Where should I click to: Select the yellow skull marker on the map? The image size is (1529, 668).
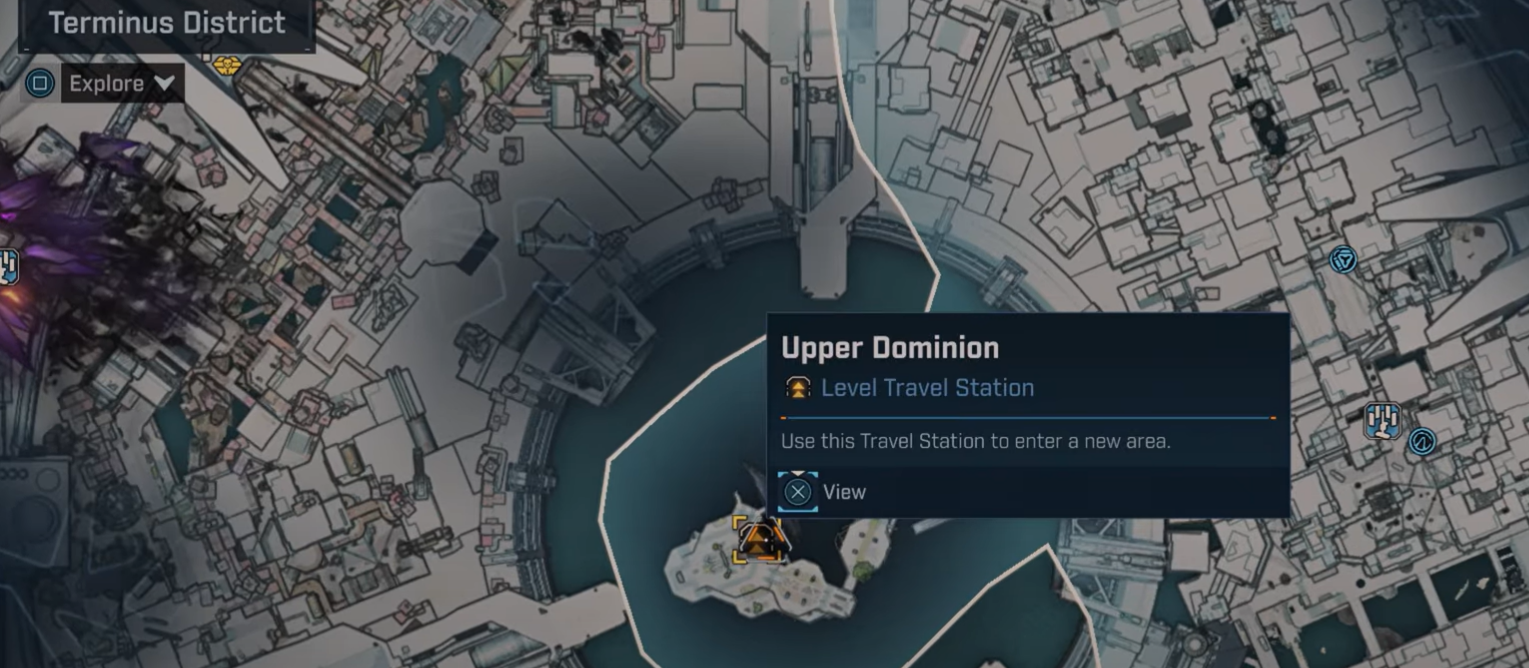tap(227, 65)
